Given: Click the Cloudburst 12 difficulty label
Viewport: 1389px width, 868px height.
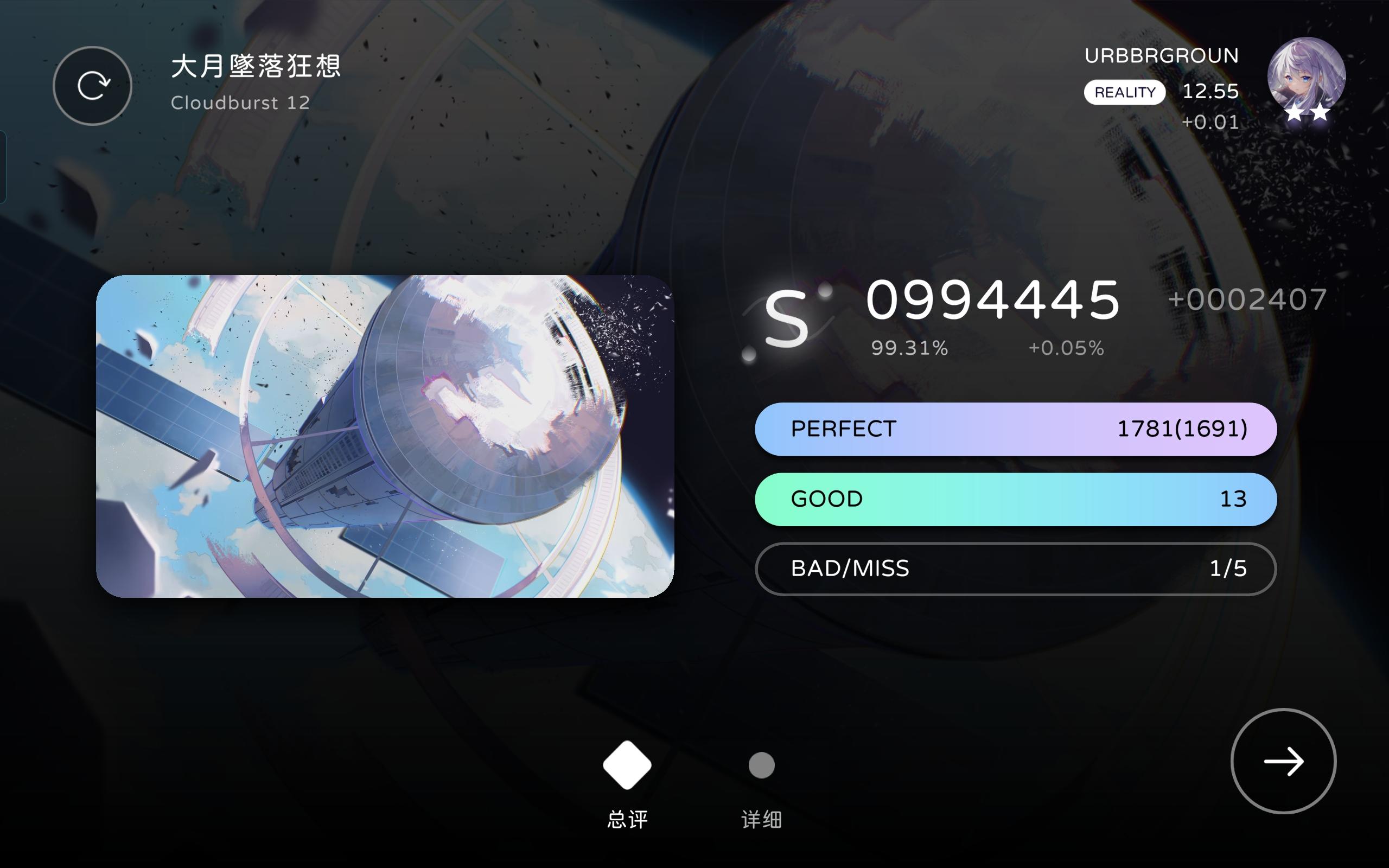Looking at the screenshot, I should point(240,103).
